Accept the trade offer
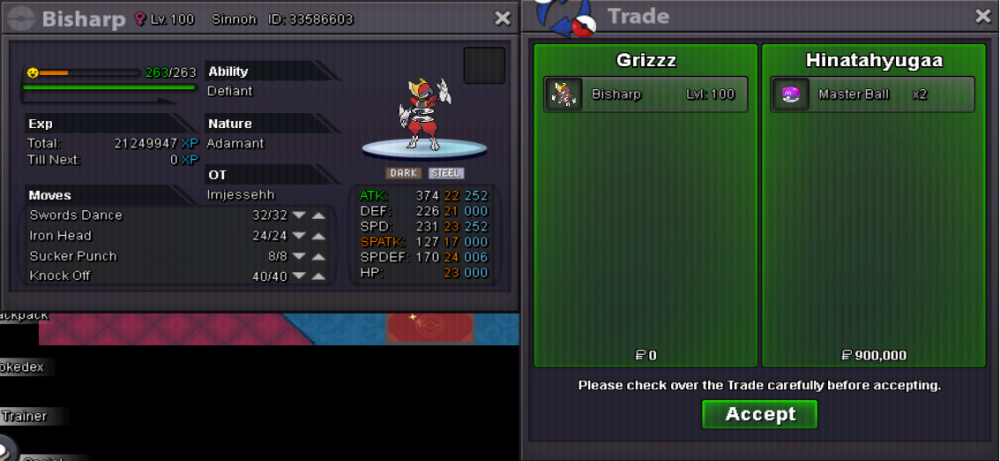The width and height of the screenshot is (1000, 461). (x=759, y=414)
